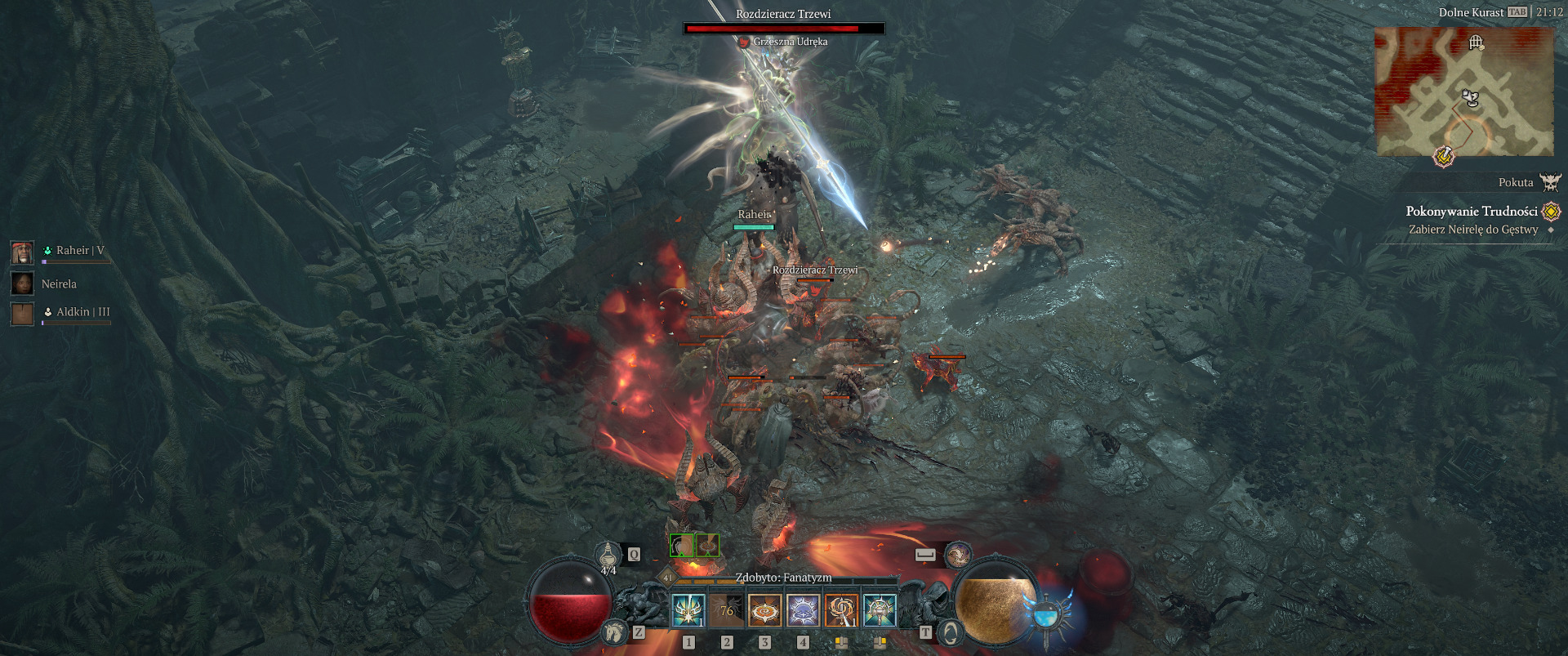This screenshot has height=656, width=1568.
Task: Select the gate dungeon marker on minimap
Action: [x=1476, y=42]
